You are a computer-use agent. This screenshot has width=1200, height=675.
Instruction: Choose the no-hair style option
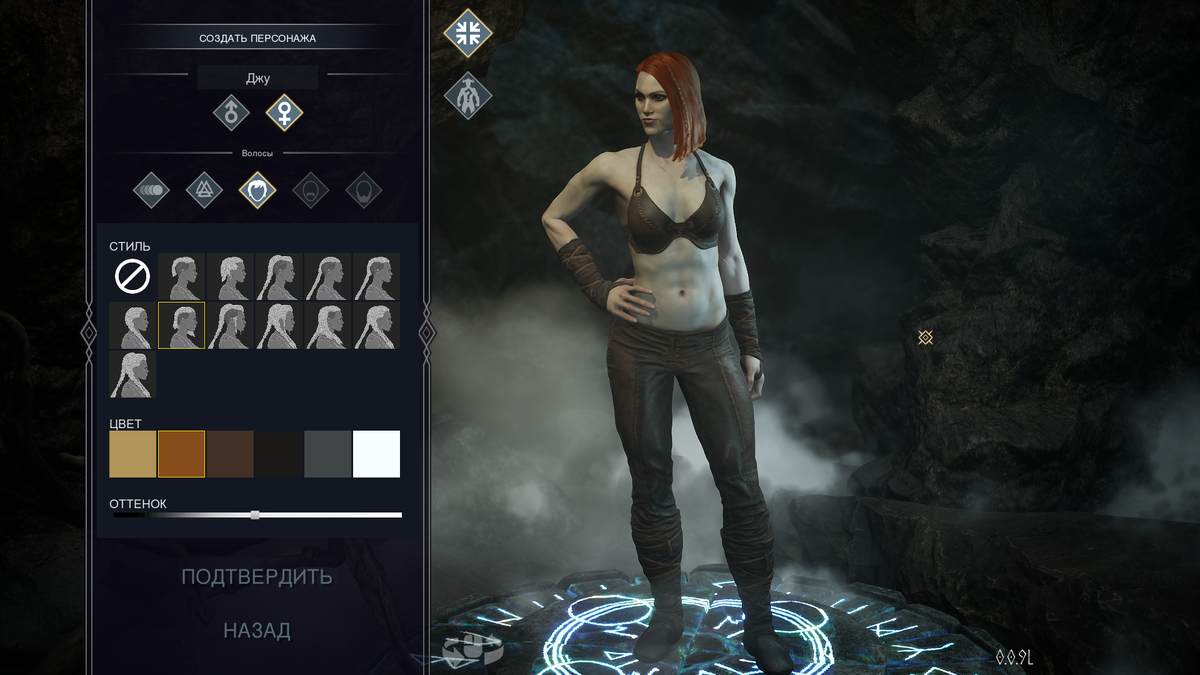click(133, 276)
